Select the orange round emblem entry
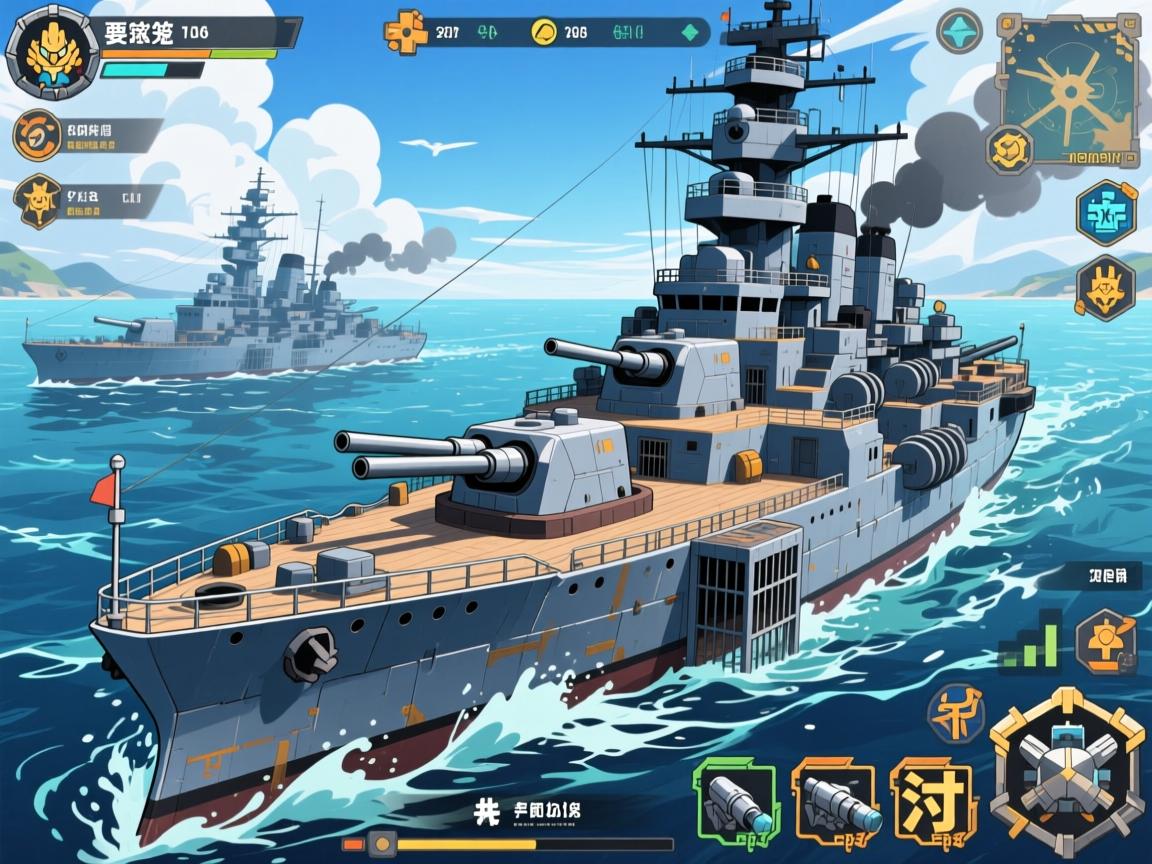The height and width of the screenshot is (864, 1152). pyautogui.click(x=38, y=135)
